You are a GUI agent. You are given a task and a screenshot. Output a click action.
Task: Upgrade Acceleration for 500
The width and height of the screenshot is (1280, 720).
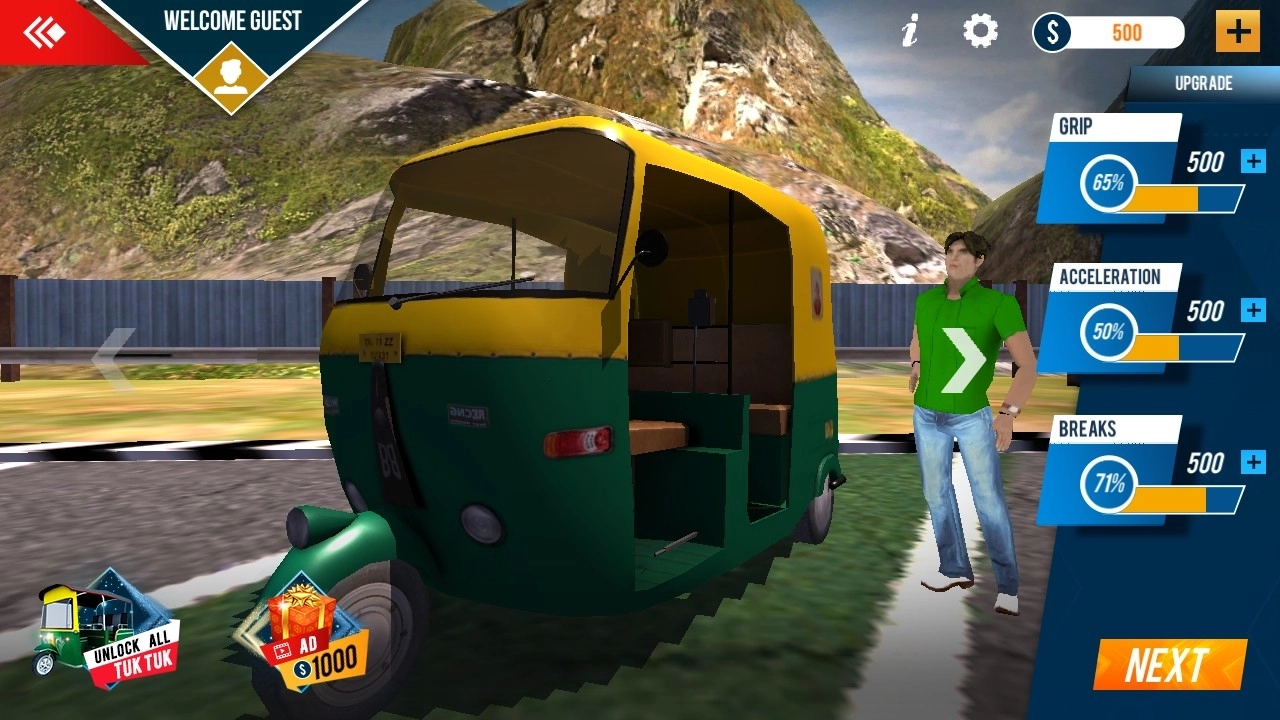click(x=1253, y=311)
